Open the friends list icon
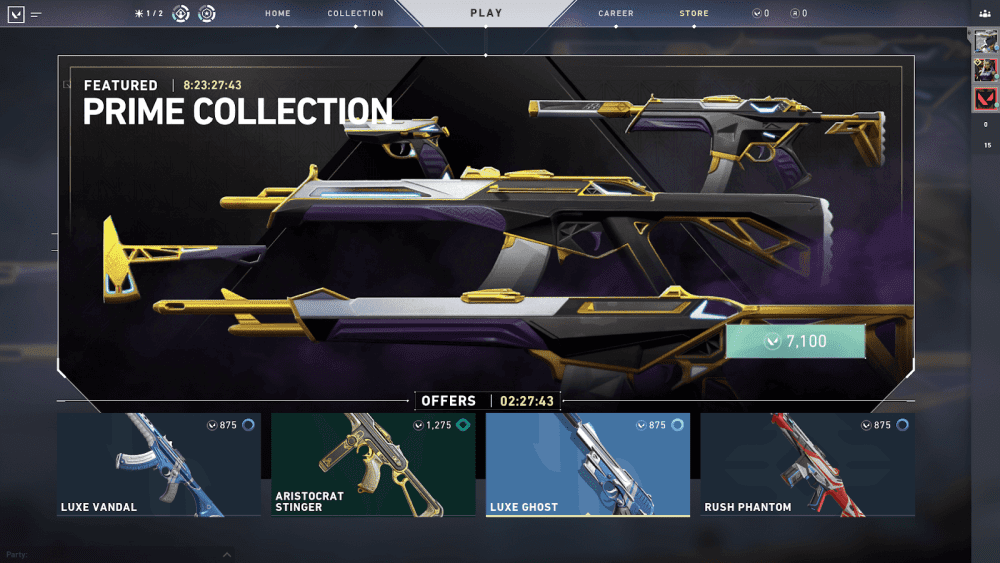This screenshot has height=563, width=1000. 985,14
